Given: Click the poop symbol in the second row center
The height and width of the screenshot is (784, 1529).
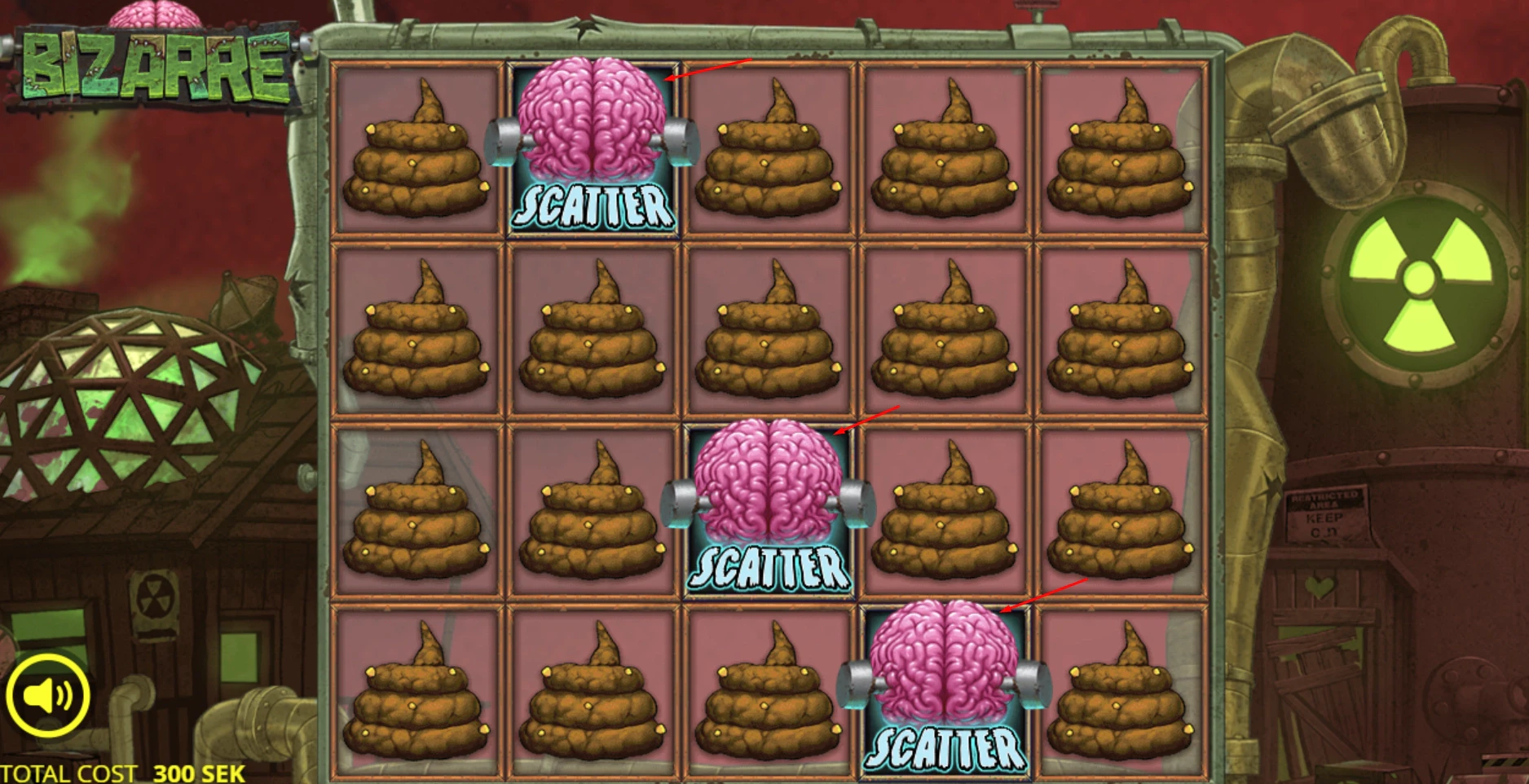Looking at the screenshot, I should (x=766, y=334).
